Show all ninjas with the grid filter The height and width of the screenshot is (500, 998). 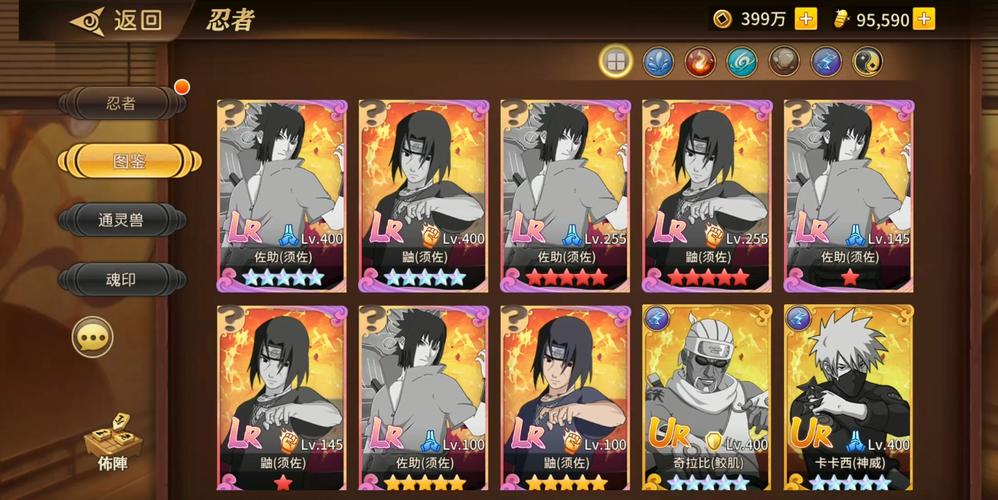[x=615, y=62]
